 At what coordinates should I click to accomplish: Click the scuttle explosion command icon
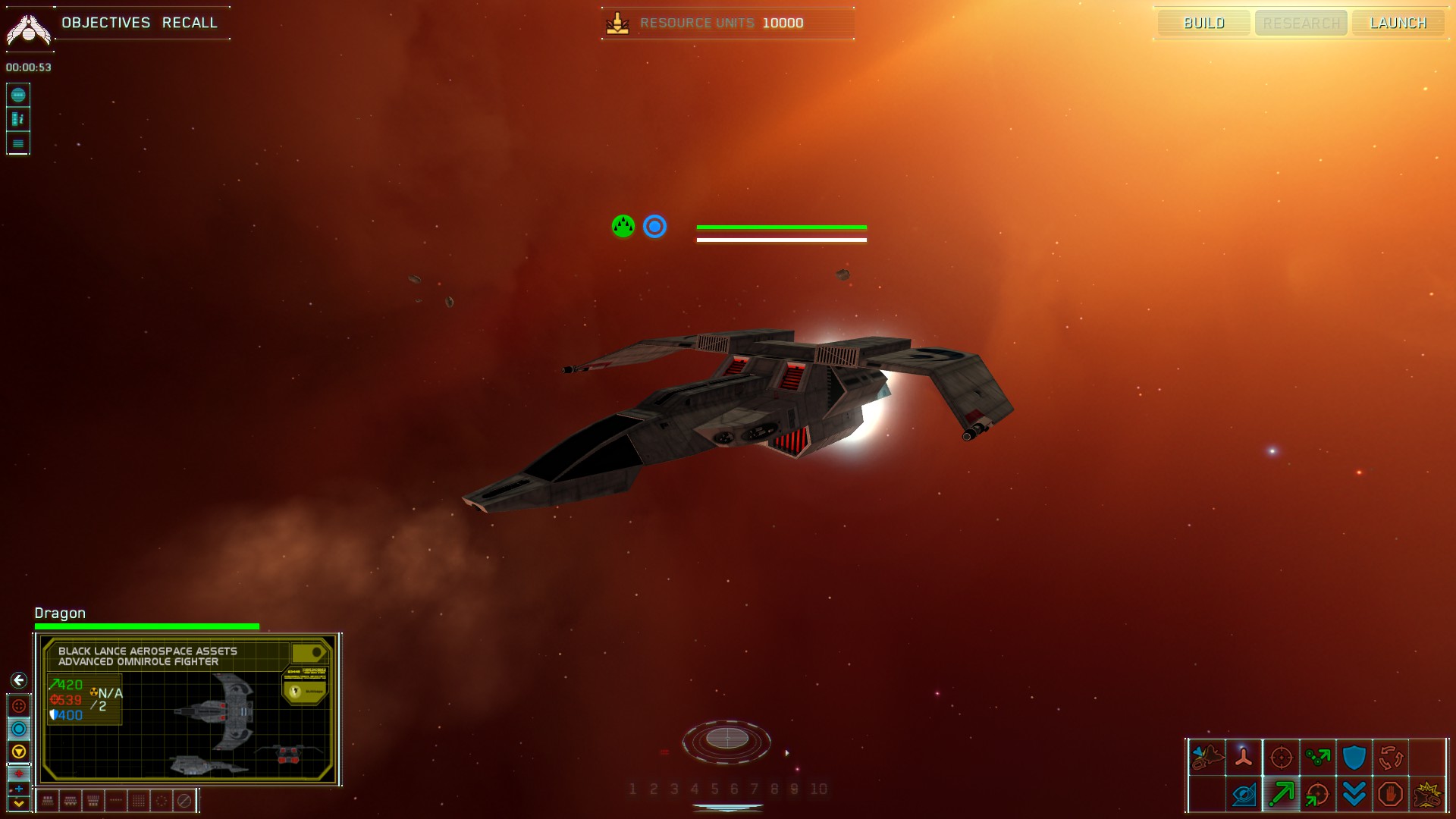(x=1426, y=794)
